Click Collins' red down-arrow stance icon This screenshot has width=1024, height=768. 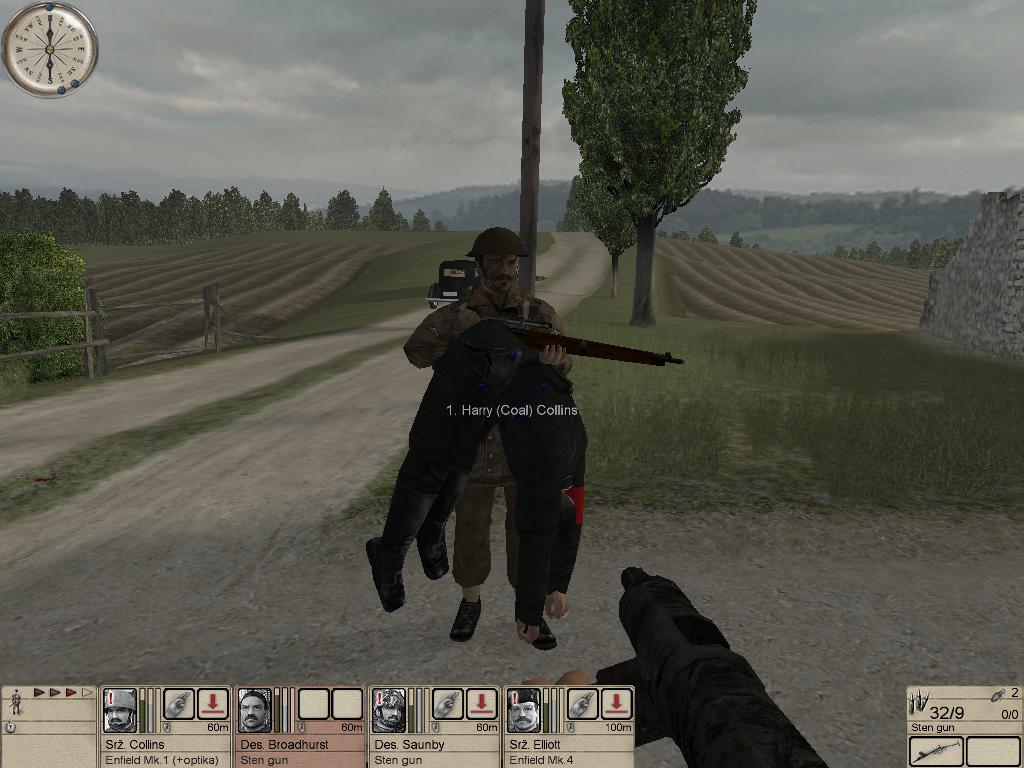click(x=213, y=704)
